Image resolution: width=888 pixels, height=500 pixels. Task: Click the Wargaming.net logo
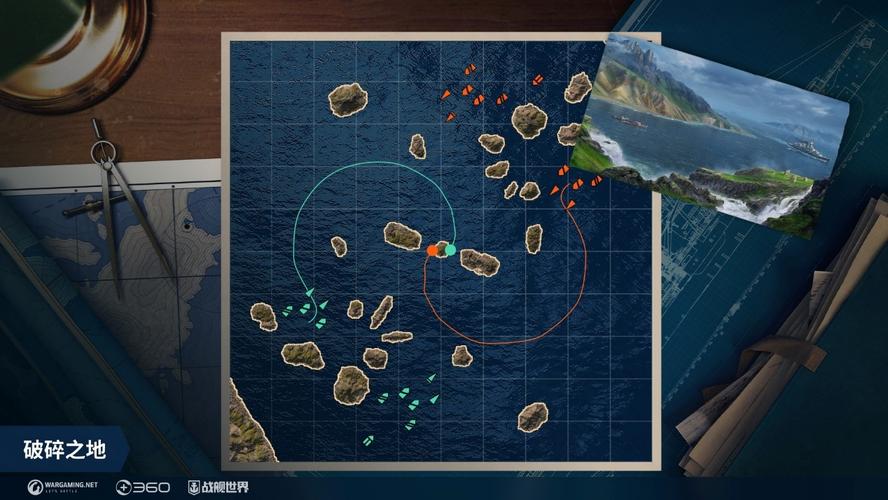62,487
